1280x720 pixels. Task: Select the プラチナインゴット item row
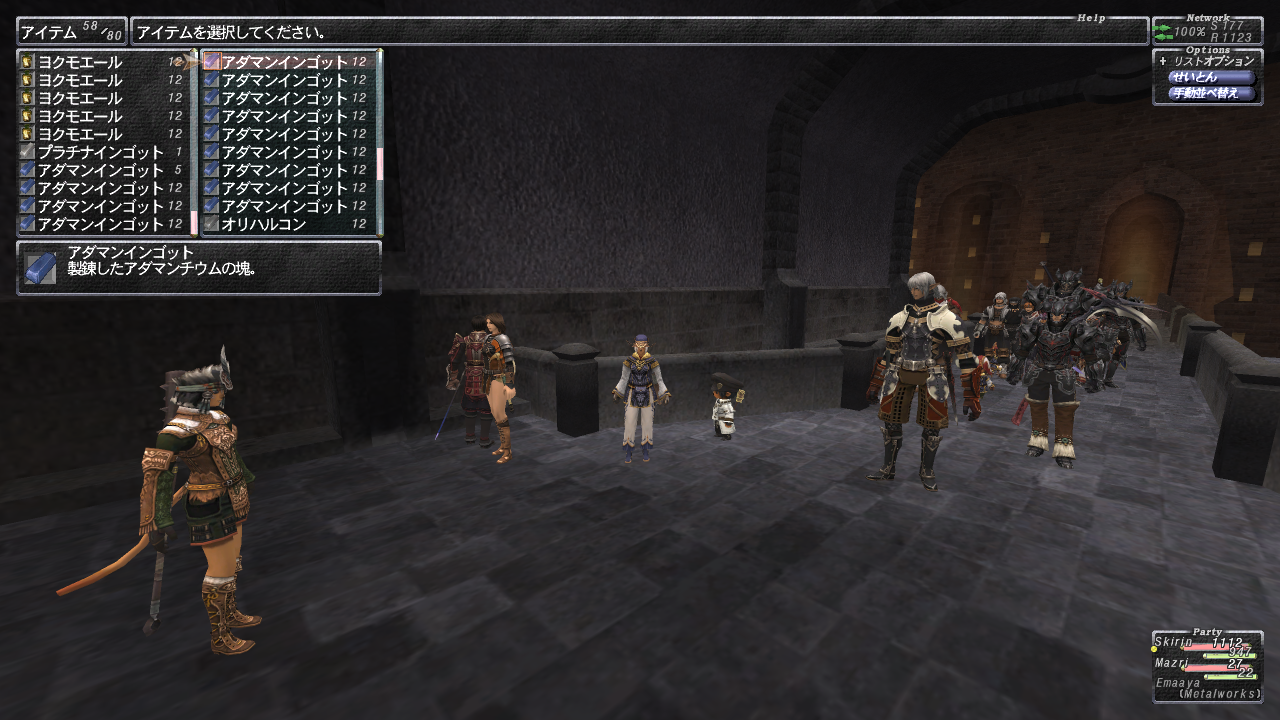tap(100, 152)
